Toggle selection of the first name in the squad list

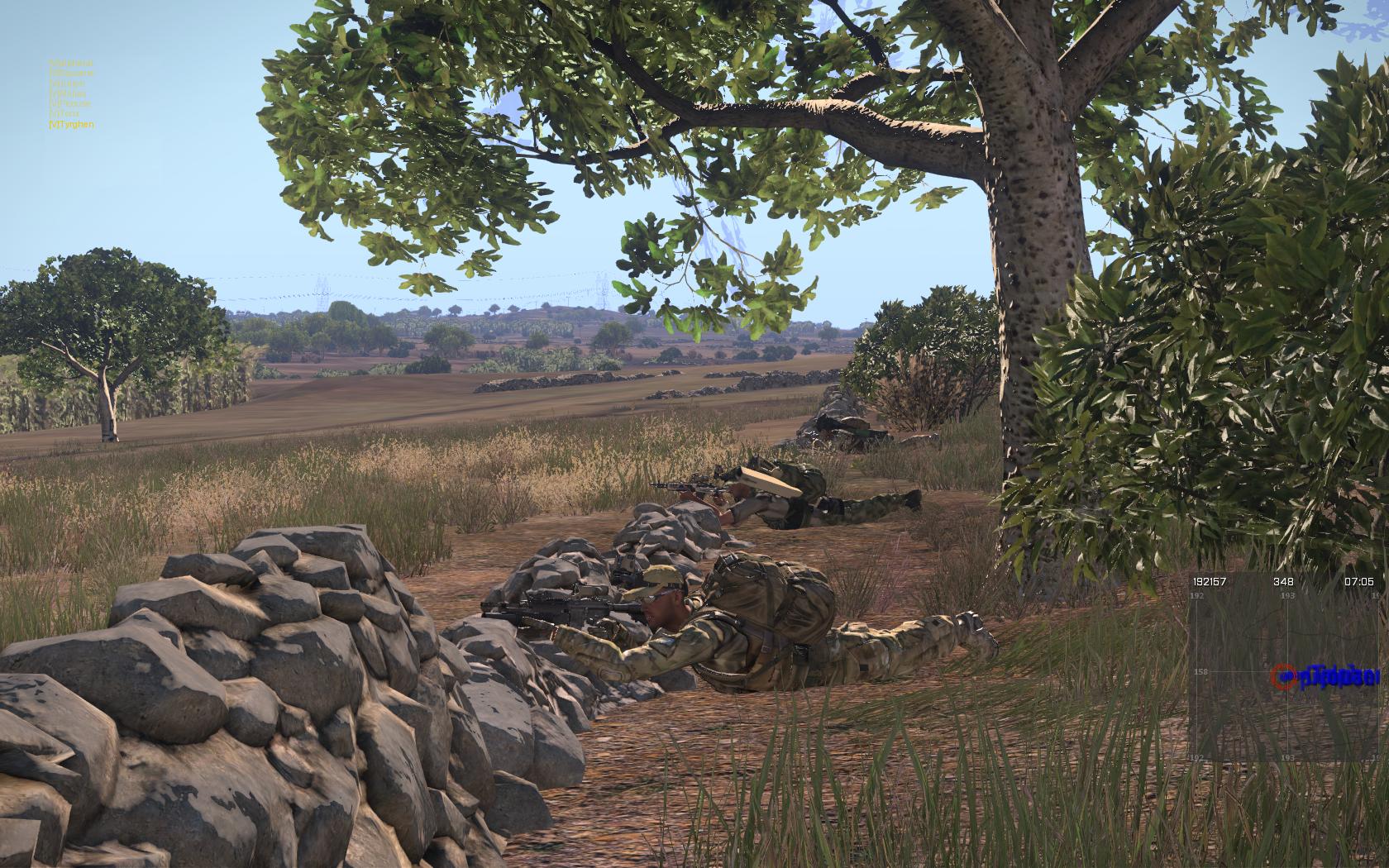point(73,63)
